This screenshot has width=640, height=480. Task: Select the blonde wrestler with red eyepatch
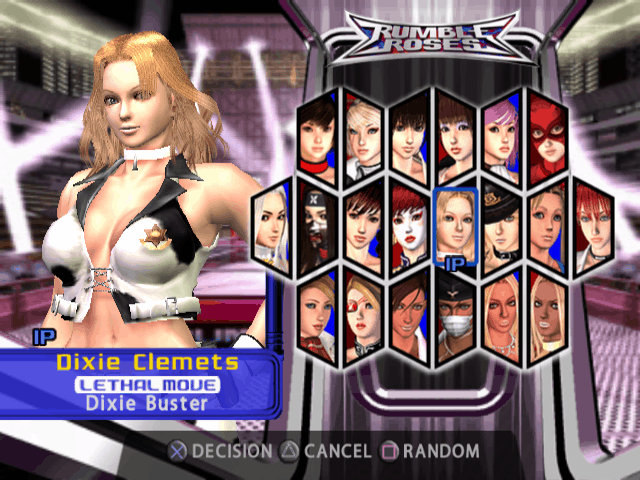pyautogui.click(x=363, y=315)
